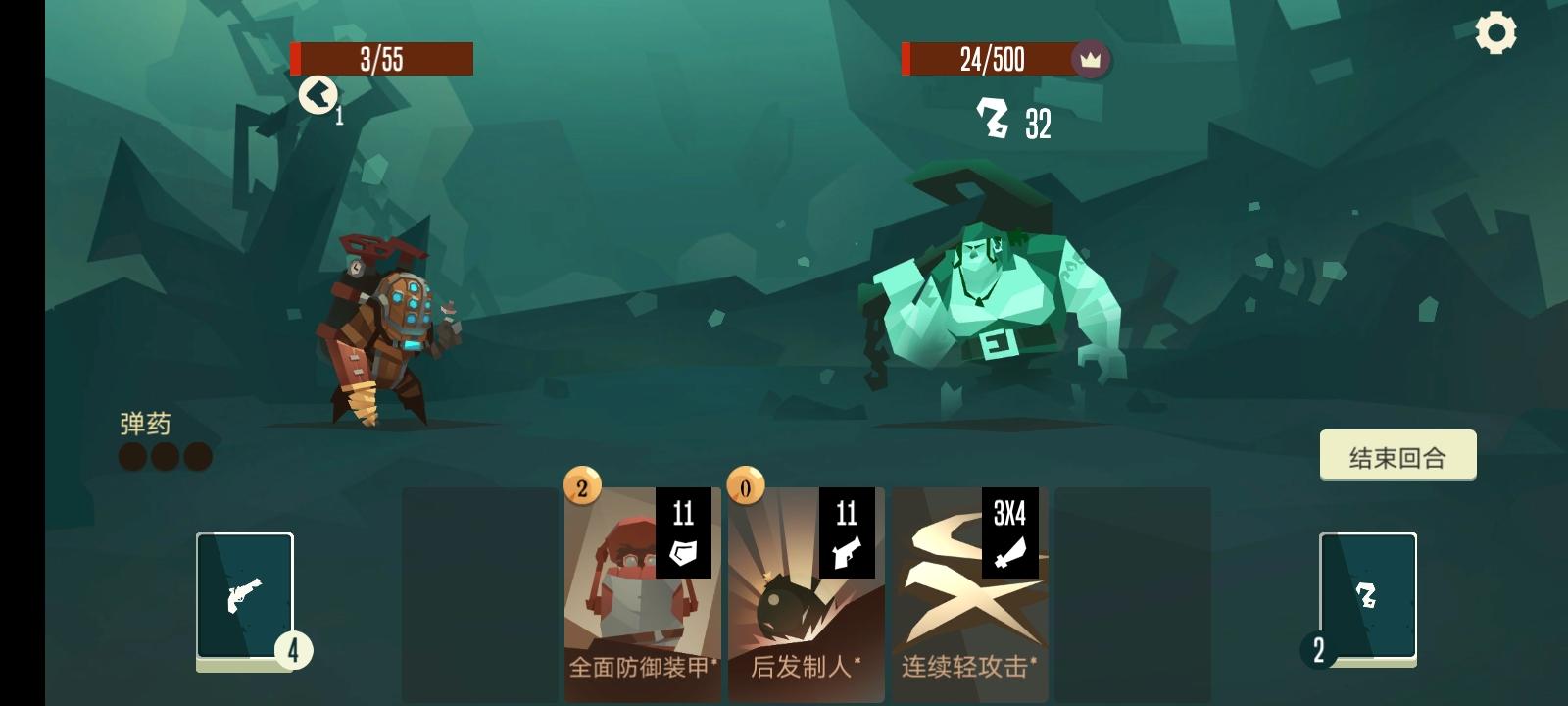Play the 连续轻攻击 attack card
Viewport: 1568px width, 706px height.
pos(968,588)
